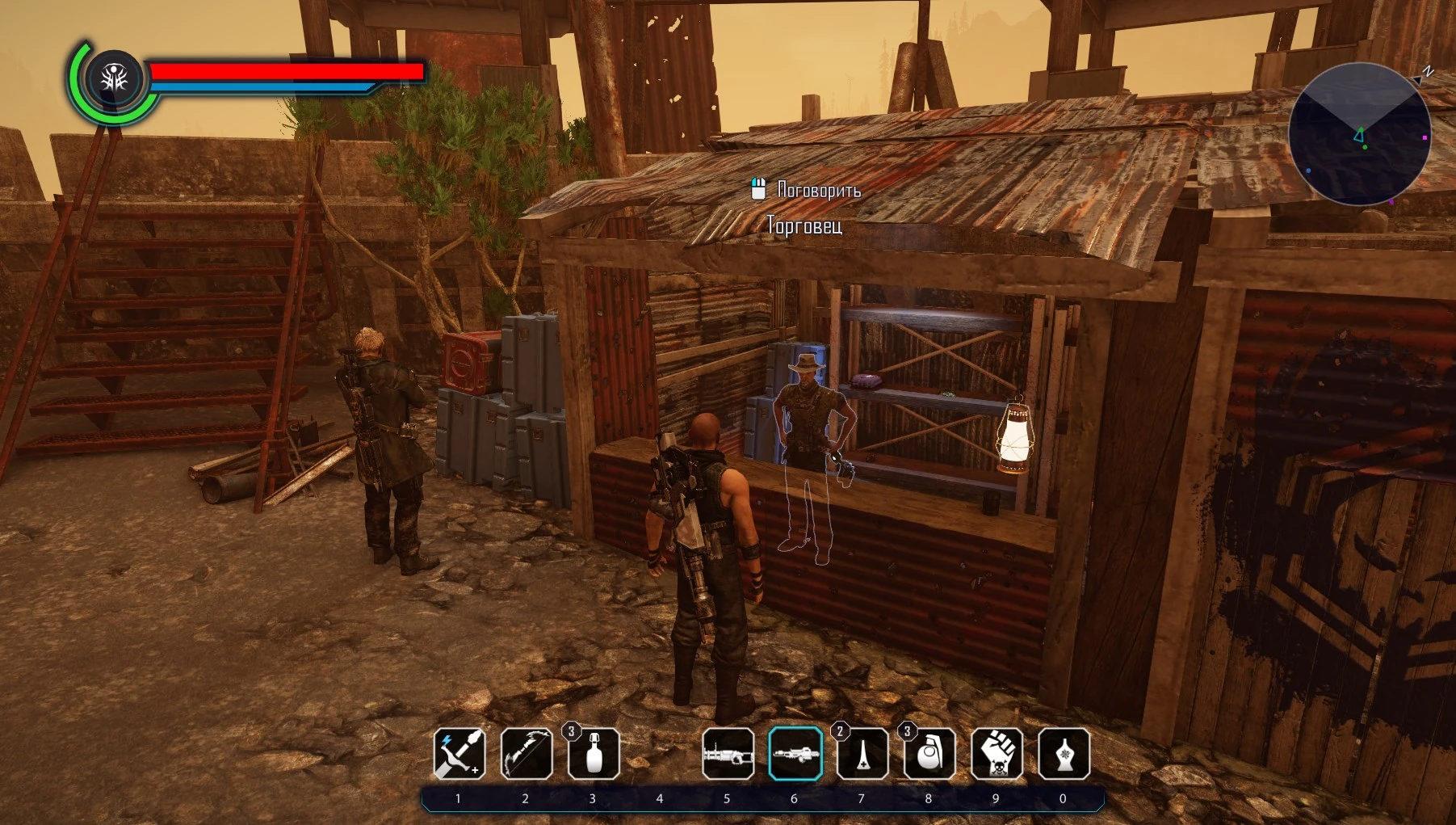Click the character emblem beside the health bar

115,79
